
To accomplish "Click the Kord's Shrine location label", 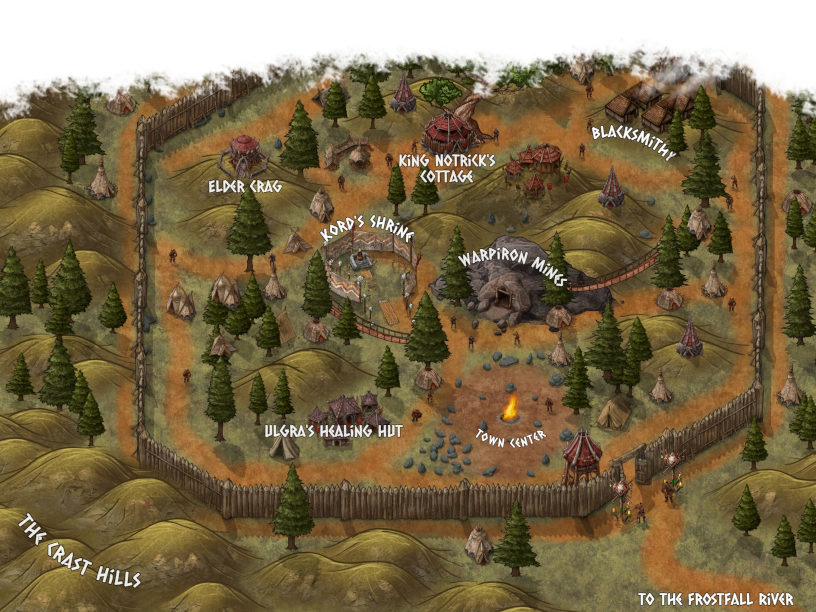I will [366, 234].
